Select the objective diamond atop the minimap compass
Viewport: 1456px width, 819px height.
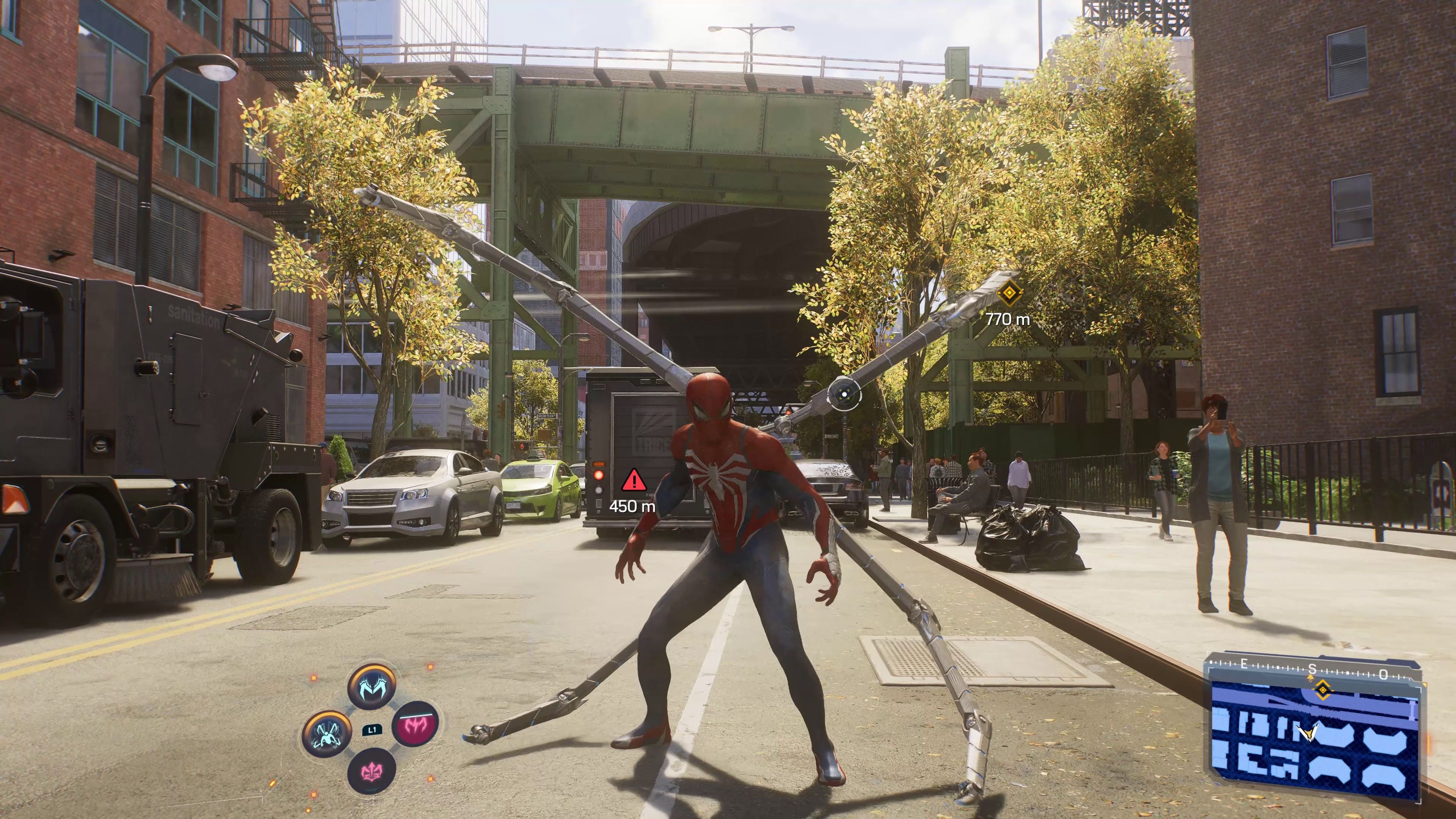coord(1323,690)
